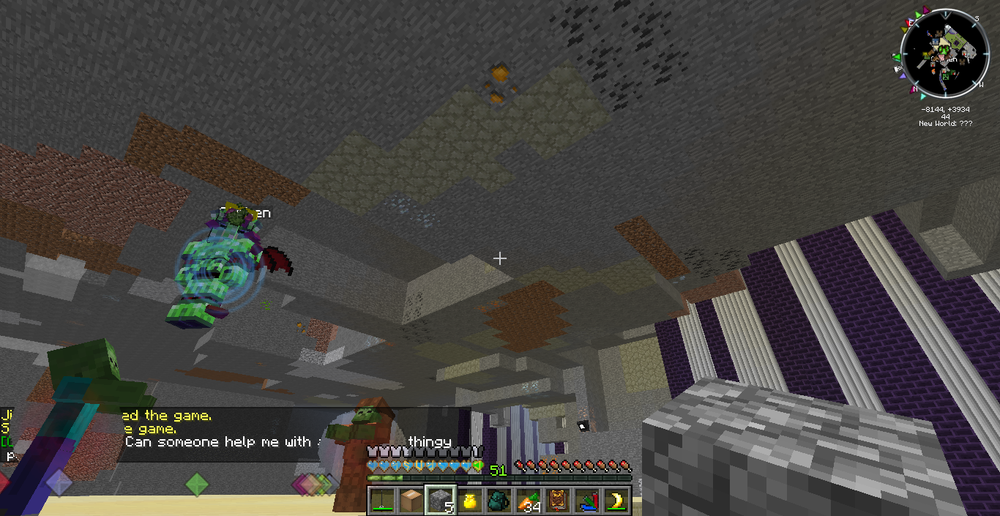This screenshot has height=516, width=1000.
Task: Select the cobblestone block hotbar slot
Action: tap(440, 500)
